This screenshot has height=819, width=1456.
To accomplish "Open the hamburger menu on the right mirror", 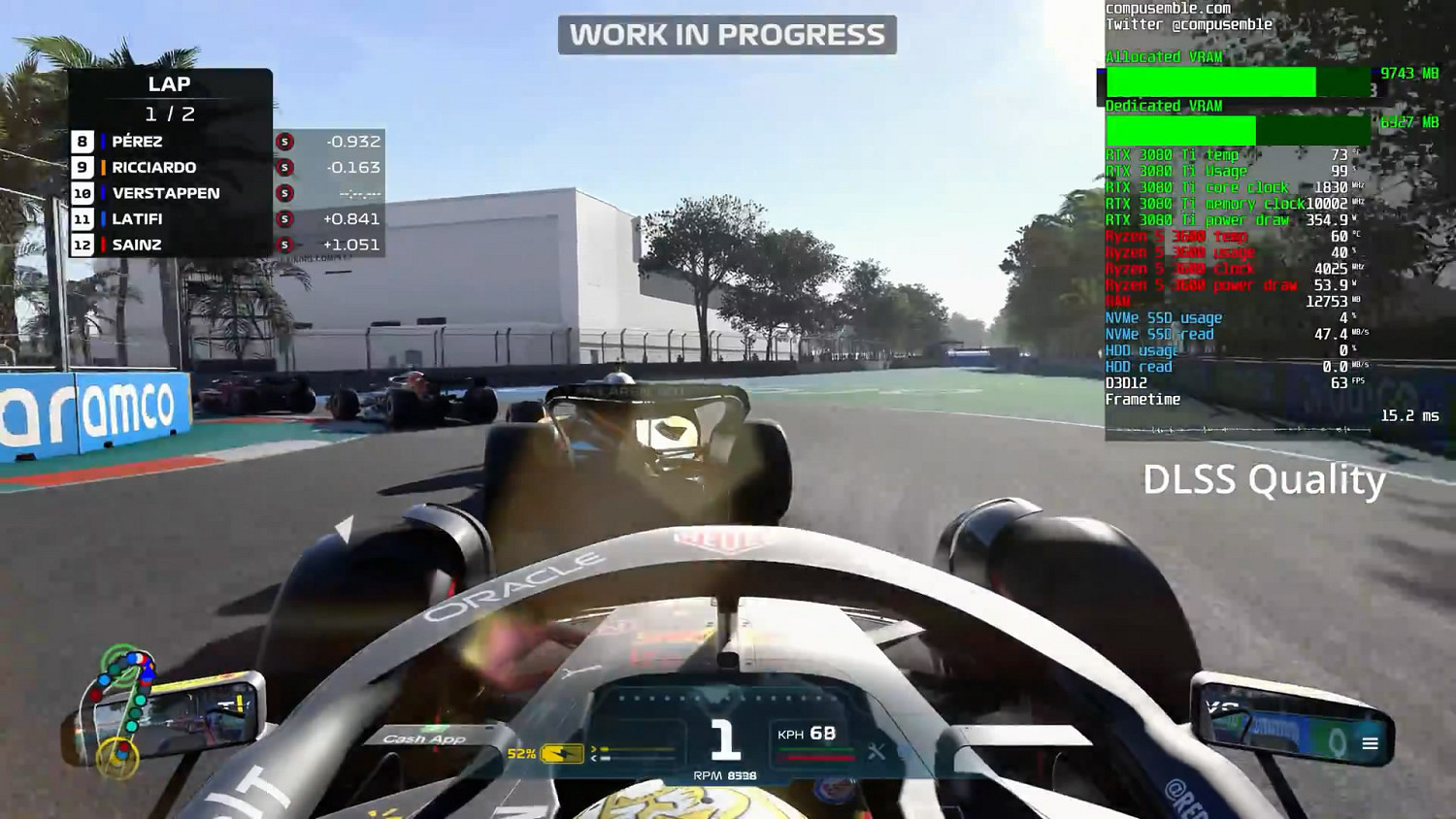I will pyautogui.click(x=1371, y=742).
